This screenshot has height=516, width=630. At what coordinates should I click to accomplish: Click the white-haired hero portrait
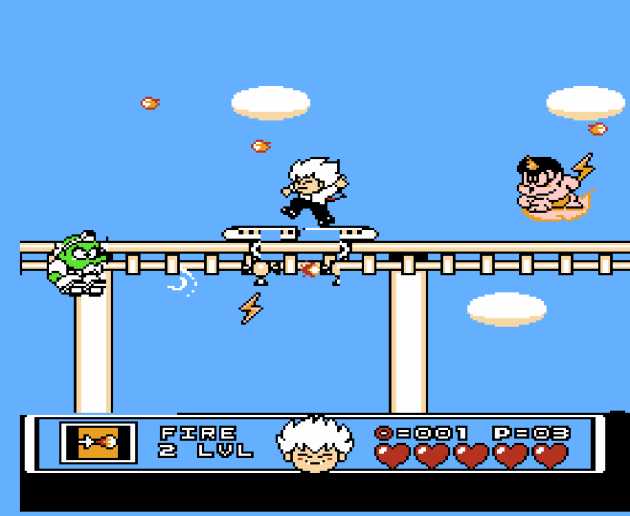point(314,445)
